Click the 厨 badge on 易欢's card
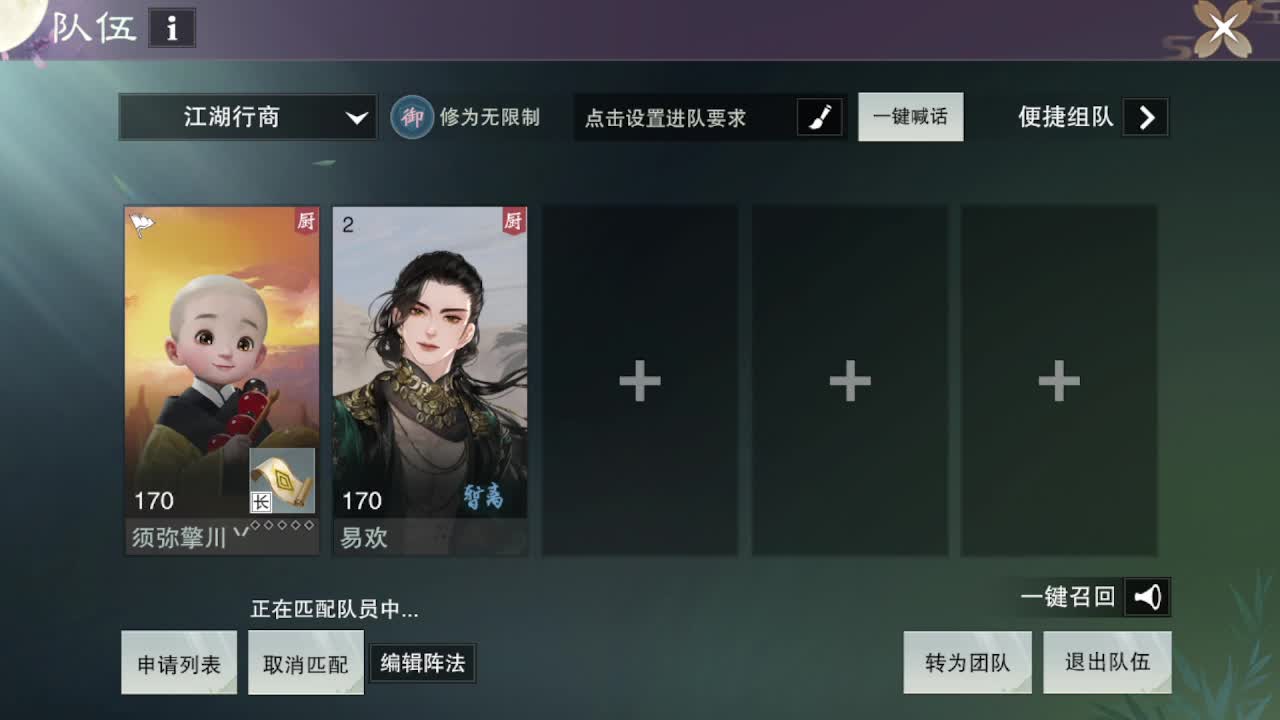This screenshot has height=720, width=1280. pos(513,220)
